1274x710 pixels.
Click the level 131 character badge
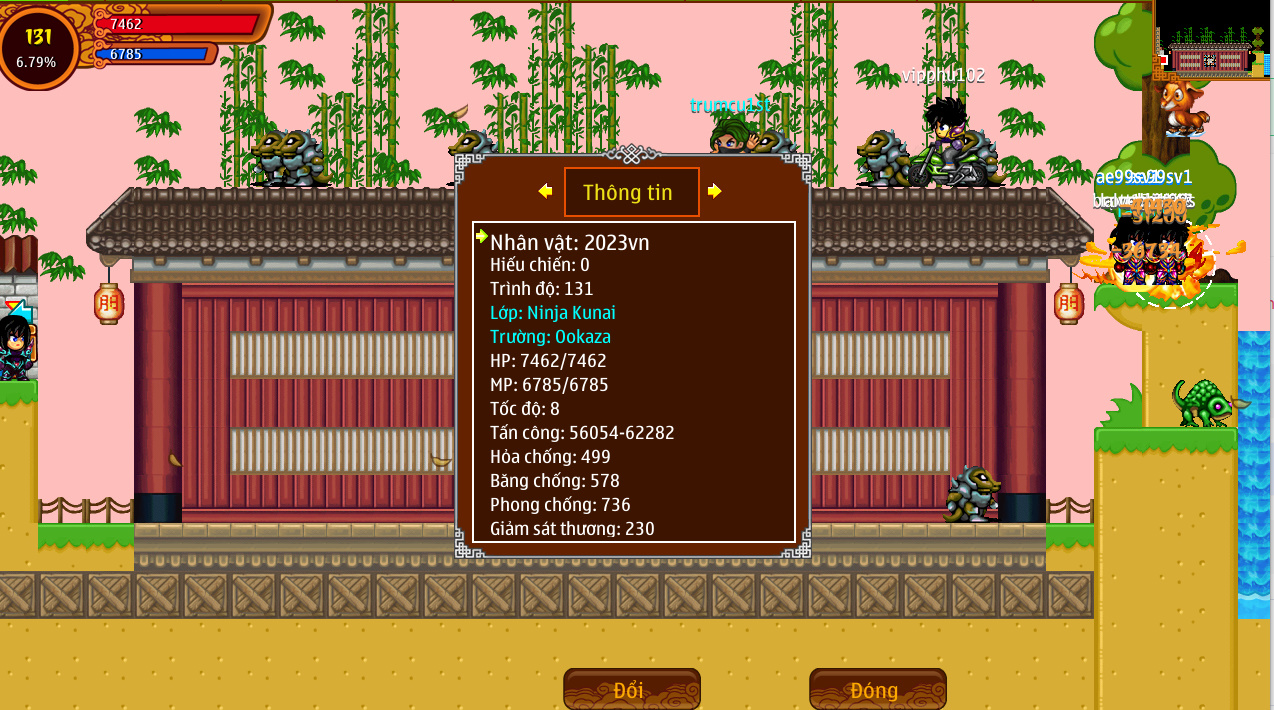[x=38, y=46]
